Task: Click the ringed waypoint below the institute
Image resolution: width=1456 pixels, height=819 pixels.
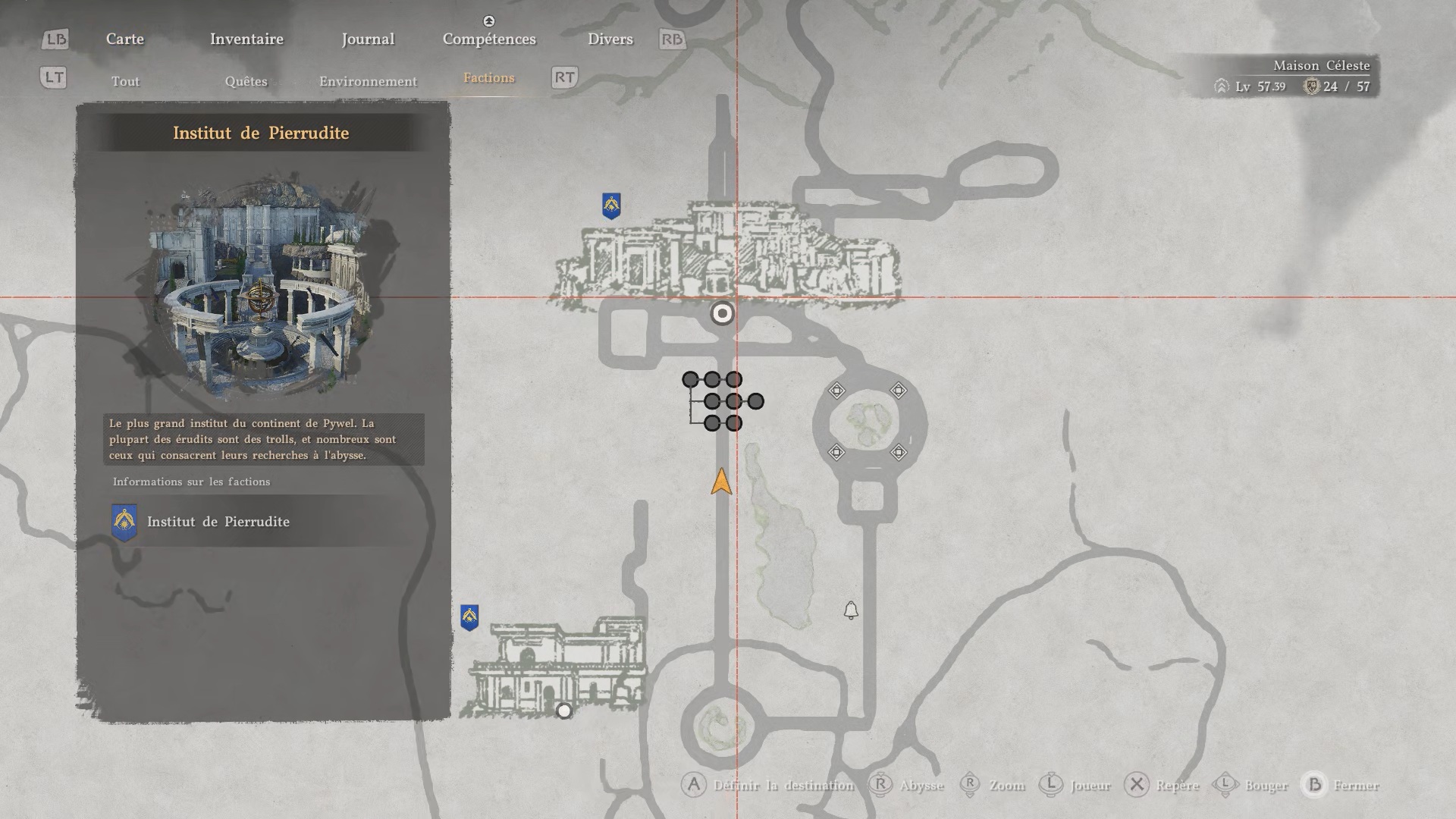Action: click(722, 313)
